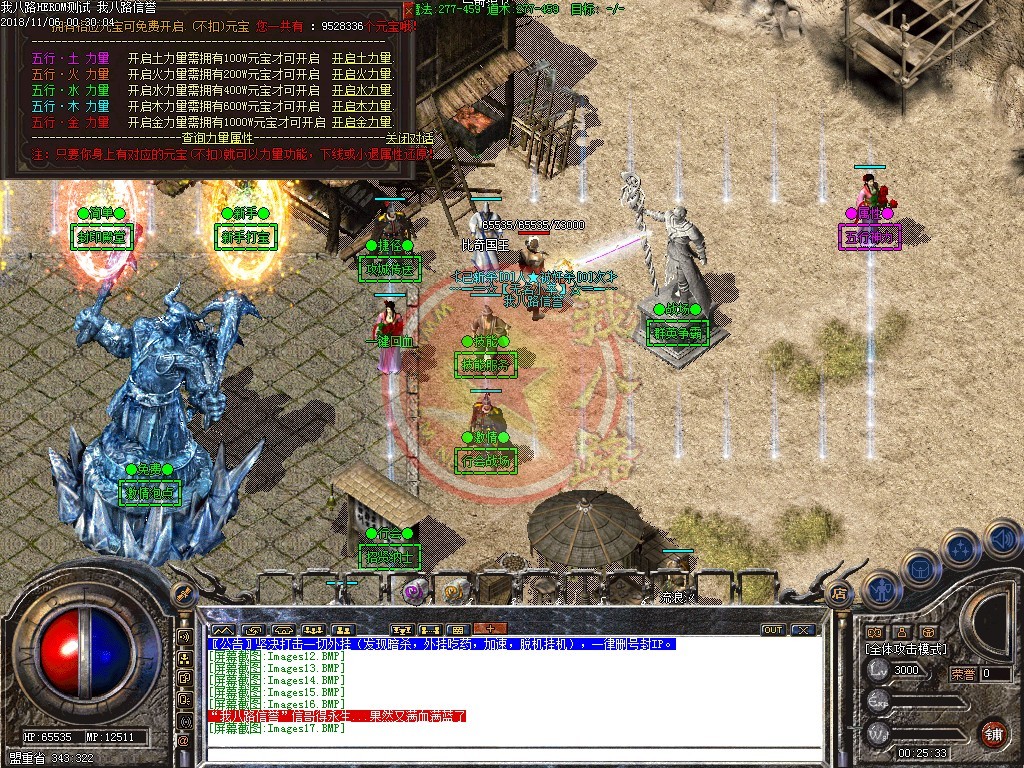
Task: Open the skills sparkle round button
Action: (x=961, y=548)
